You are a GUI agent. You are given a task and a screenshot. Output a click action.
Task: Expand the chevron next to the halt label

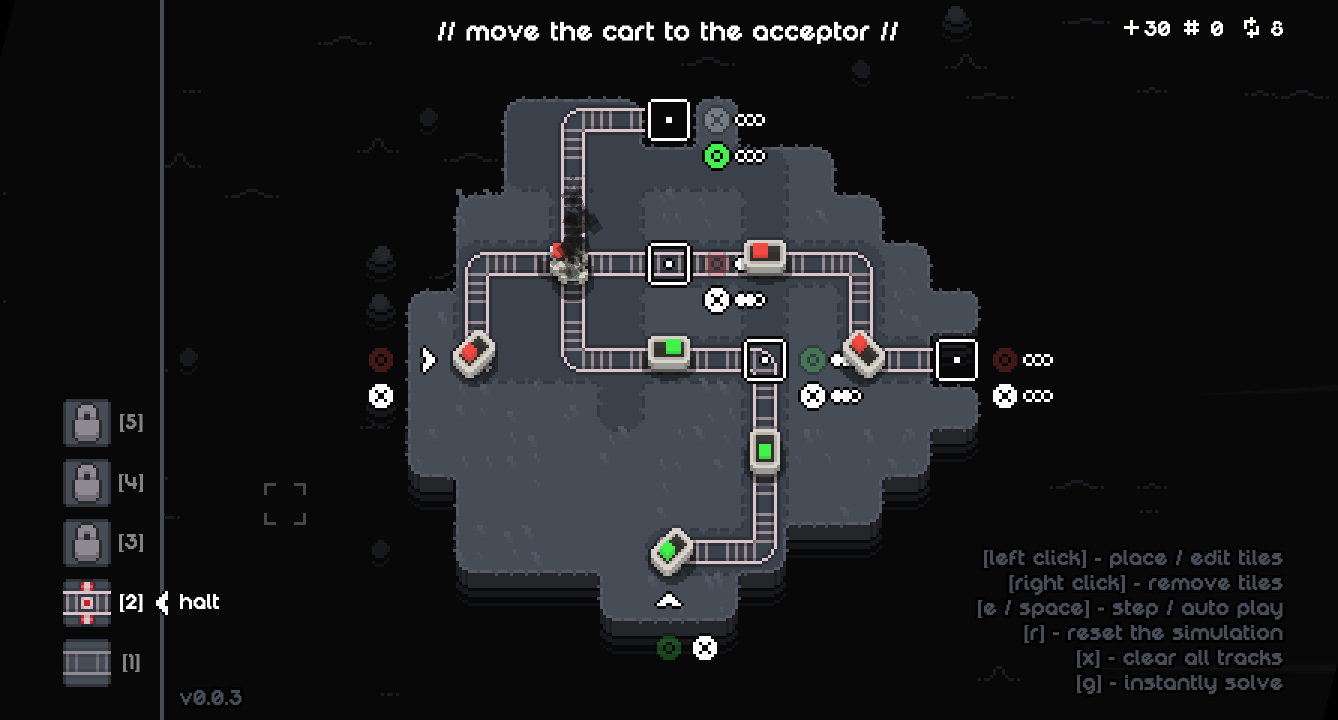(x=160, y=604)
